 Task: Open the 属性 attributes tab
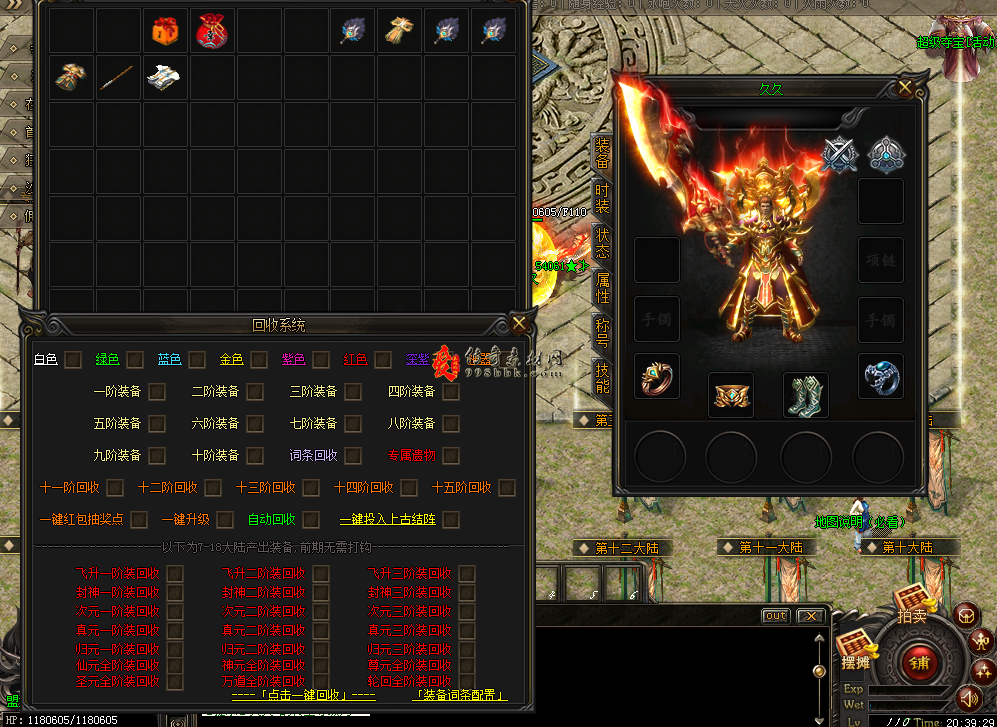tap(602, 287)
